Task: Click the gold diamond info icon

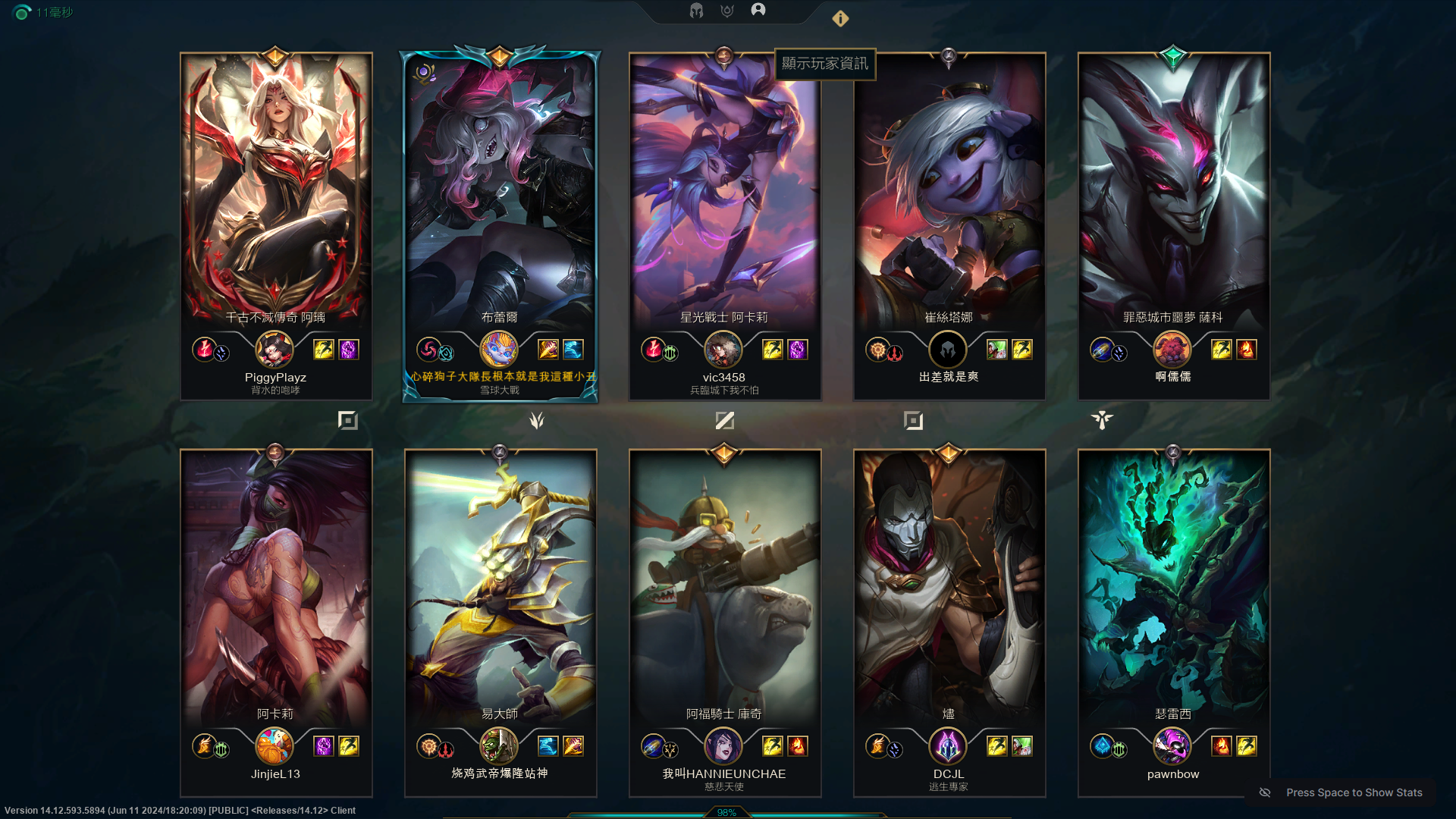Action: (x=840, y=19)
